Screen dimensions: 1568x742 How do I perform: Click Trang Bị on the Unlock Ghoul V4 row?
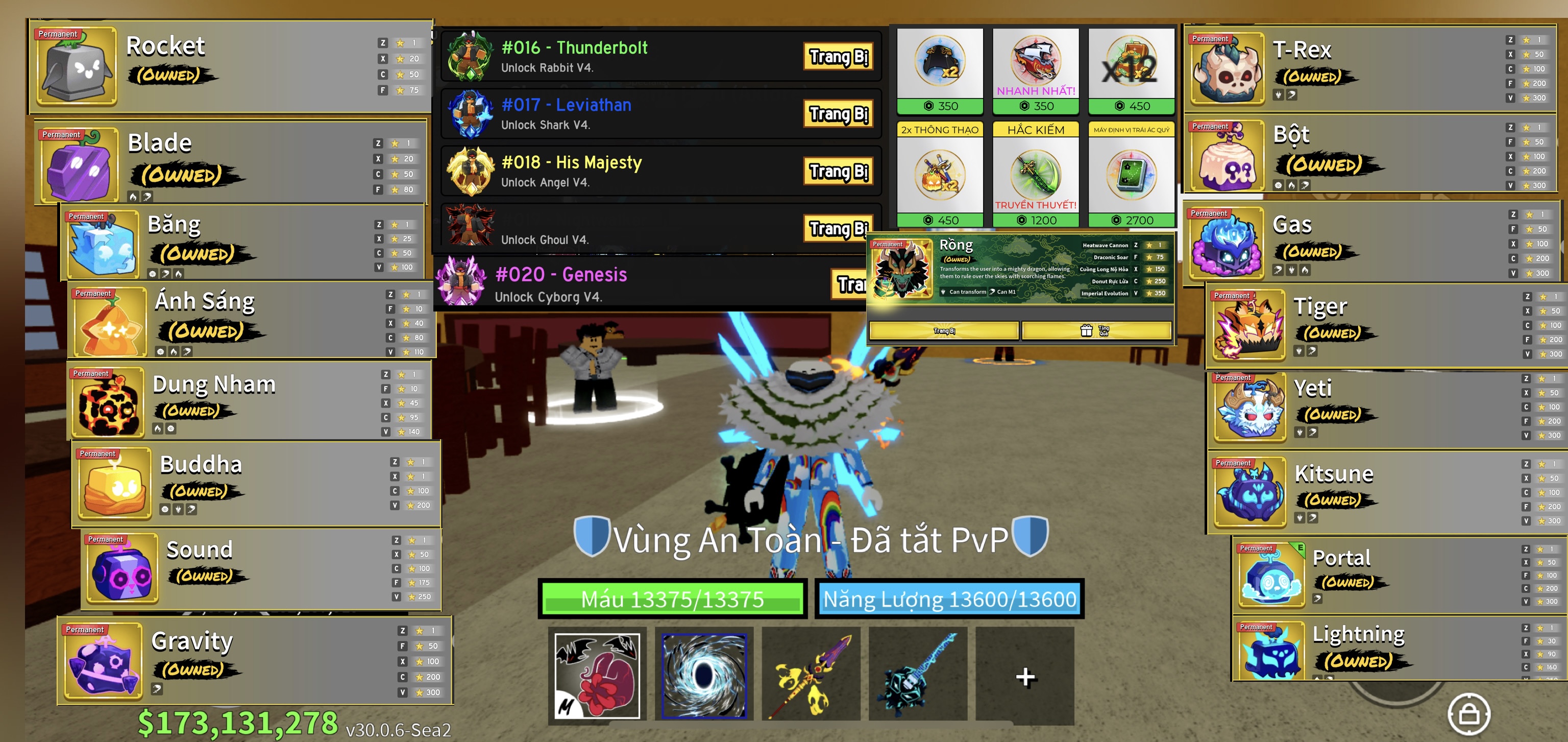pos(838,228)
